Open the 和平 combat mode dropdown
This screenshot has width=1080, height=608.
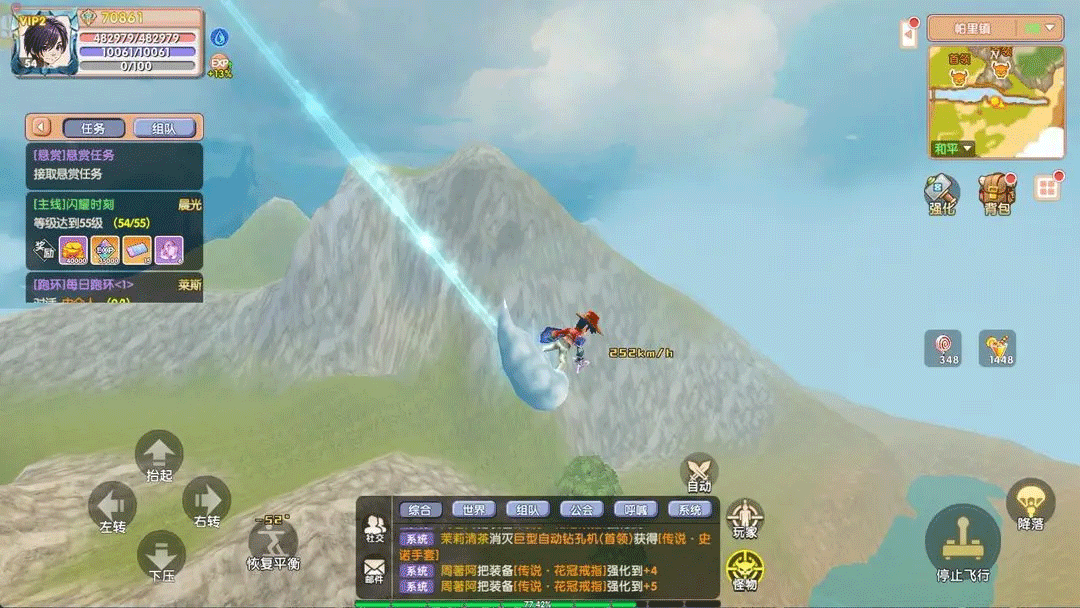coord(953,148)
